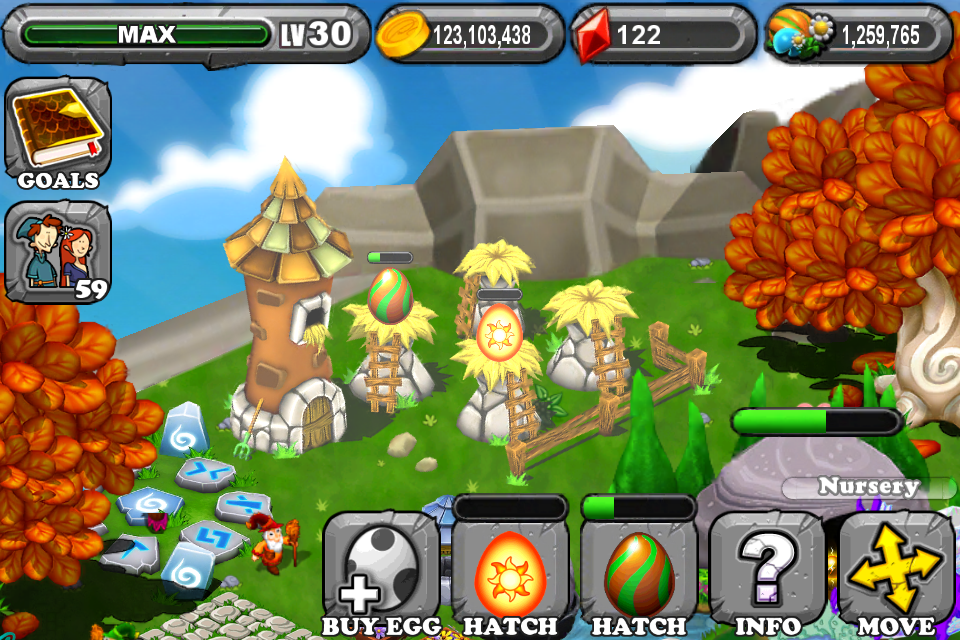Select the dragon food treats counter
This screenshot has height=640, width=960.
pos(858,35)
